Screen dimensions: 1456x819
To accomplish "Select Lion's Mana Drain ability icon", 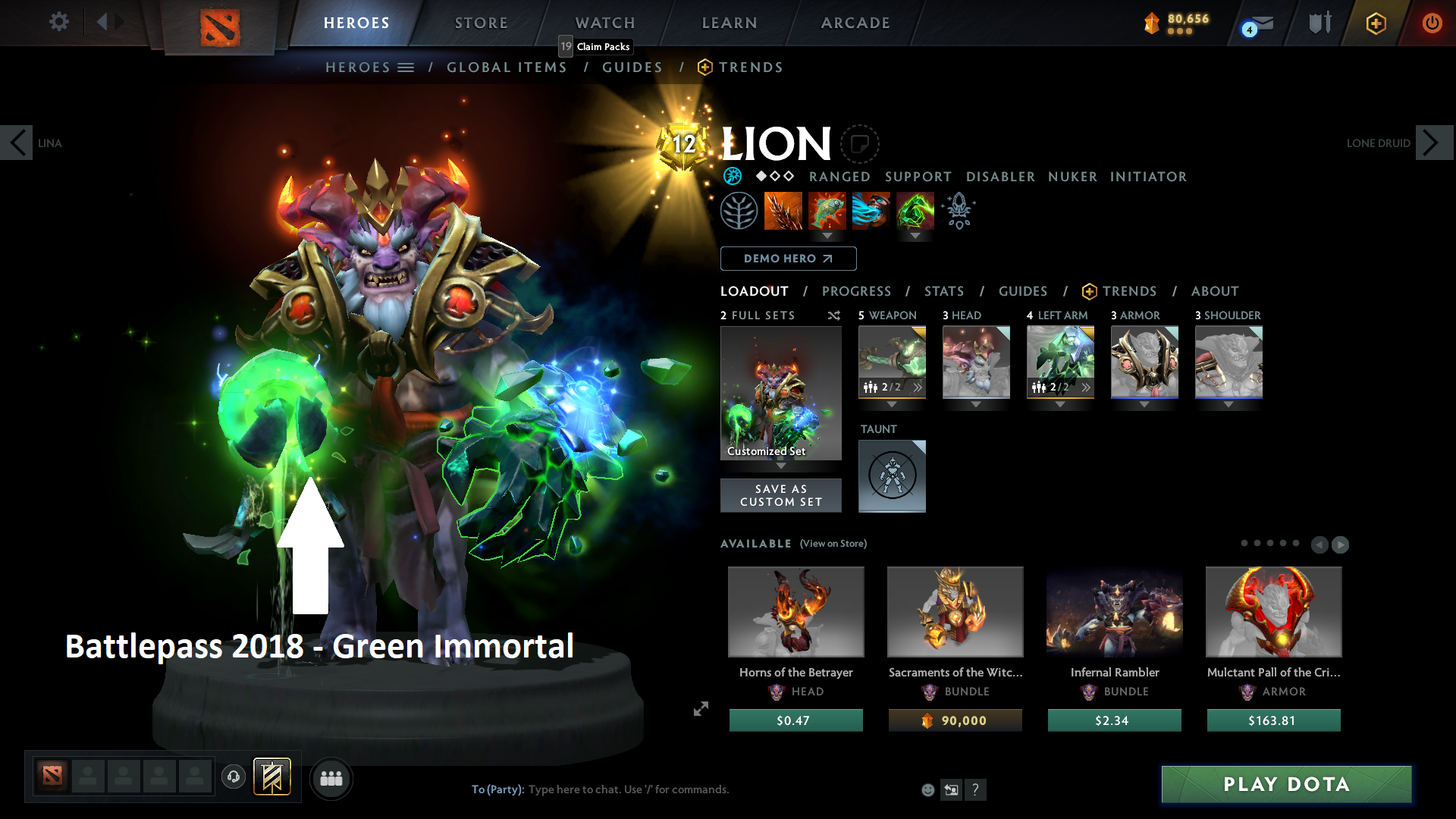I will 871,211.
